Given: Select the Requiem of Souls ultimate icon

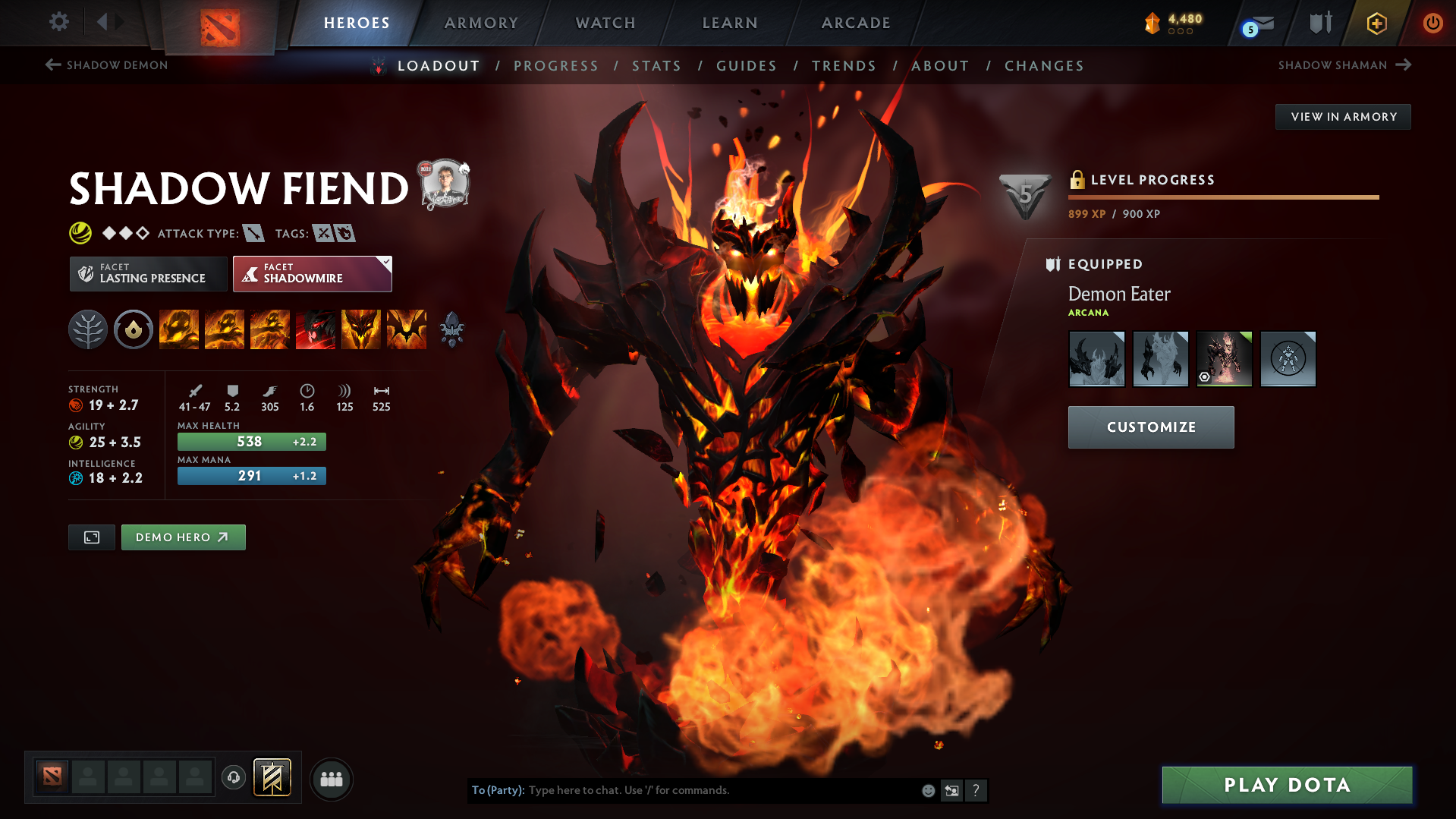Looking at the screenshot, I should coord(407,329).
